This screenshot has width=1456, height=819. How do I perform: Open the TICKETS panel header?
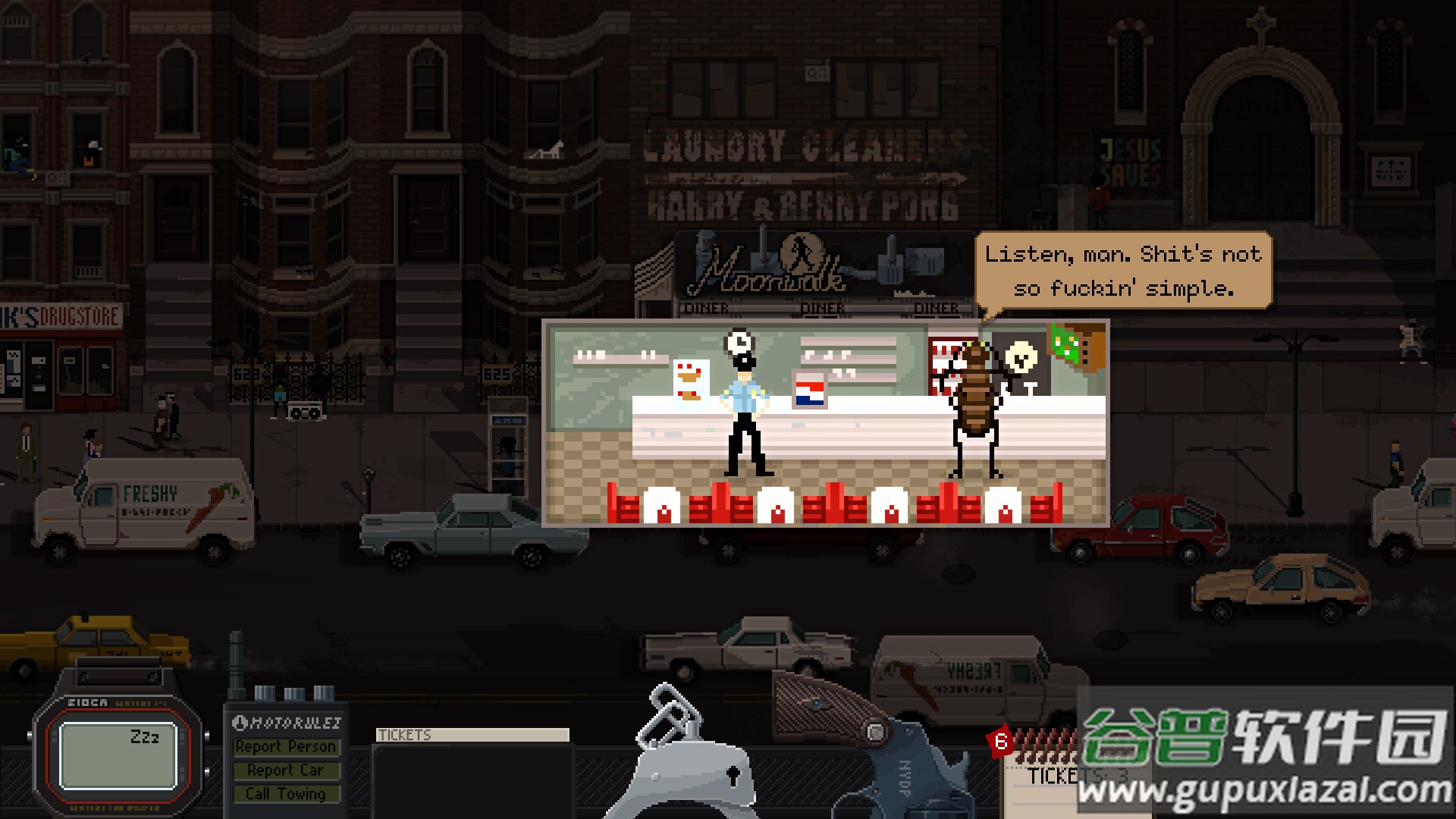(470, 734)
